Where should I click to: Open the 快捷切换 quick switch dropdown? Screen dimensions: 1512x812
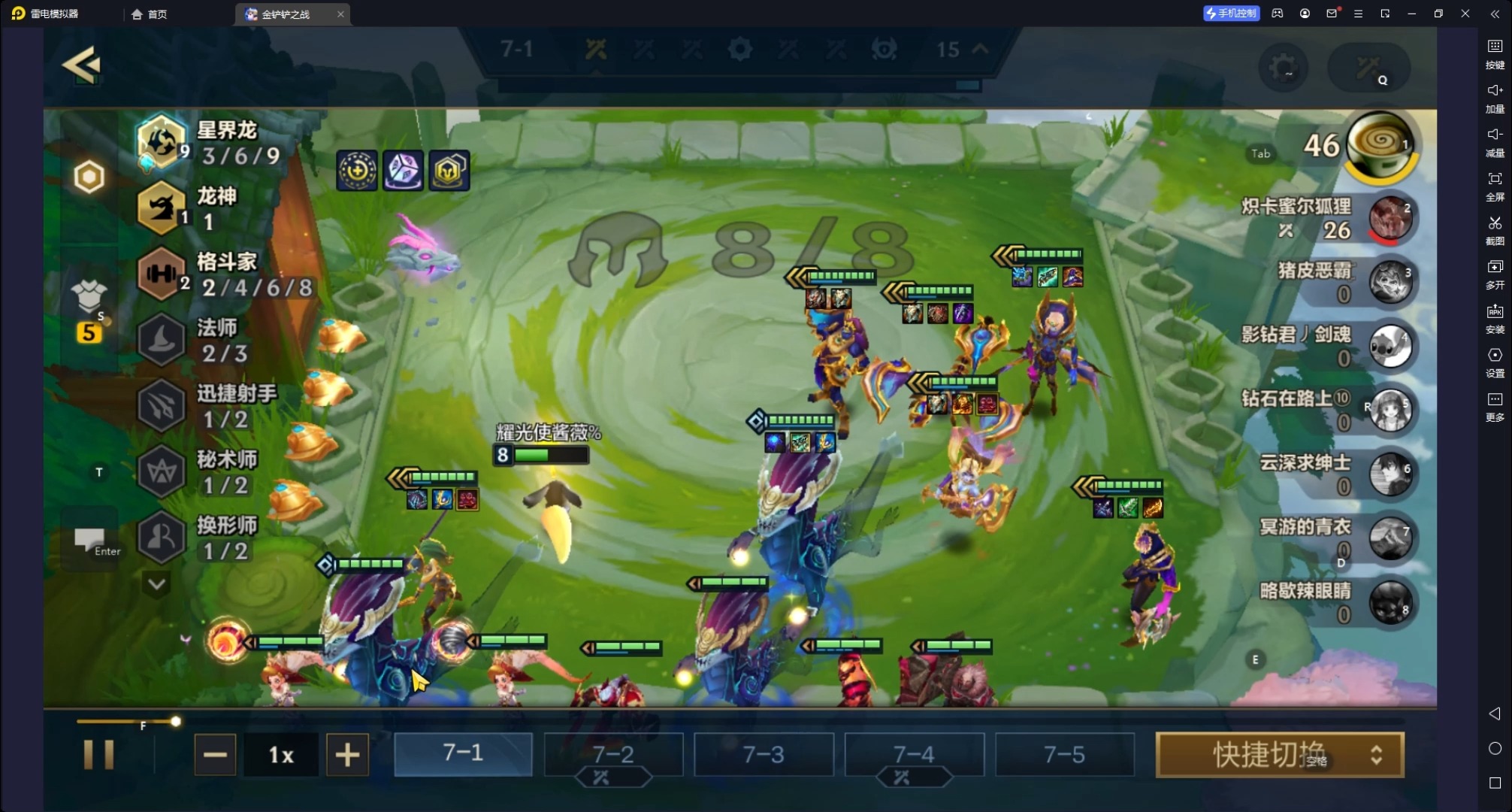[x=1280, y=754]
